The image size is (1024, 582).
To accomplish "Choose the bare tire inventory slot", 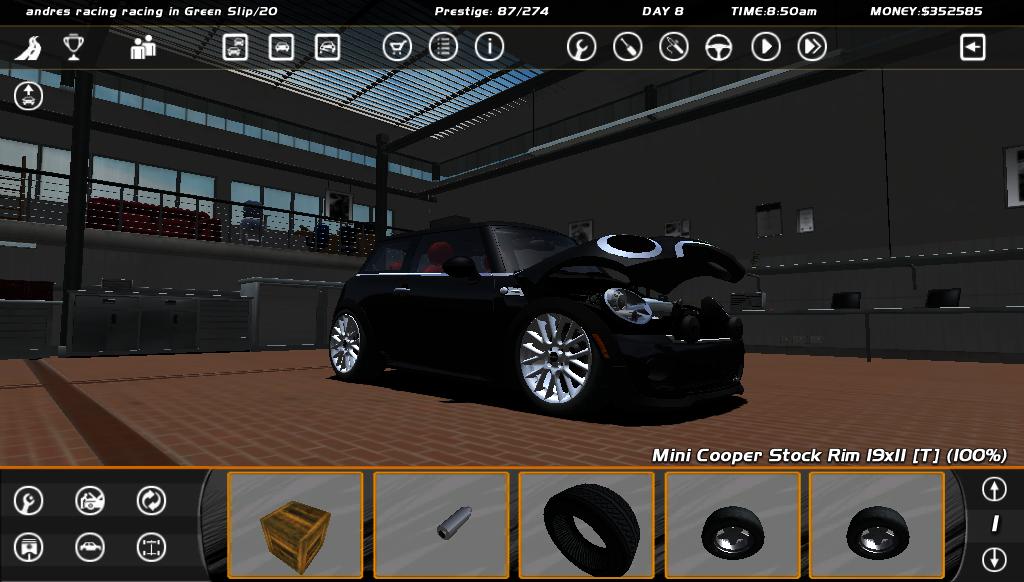I will (586, 525).
